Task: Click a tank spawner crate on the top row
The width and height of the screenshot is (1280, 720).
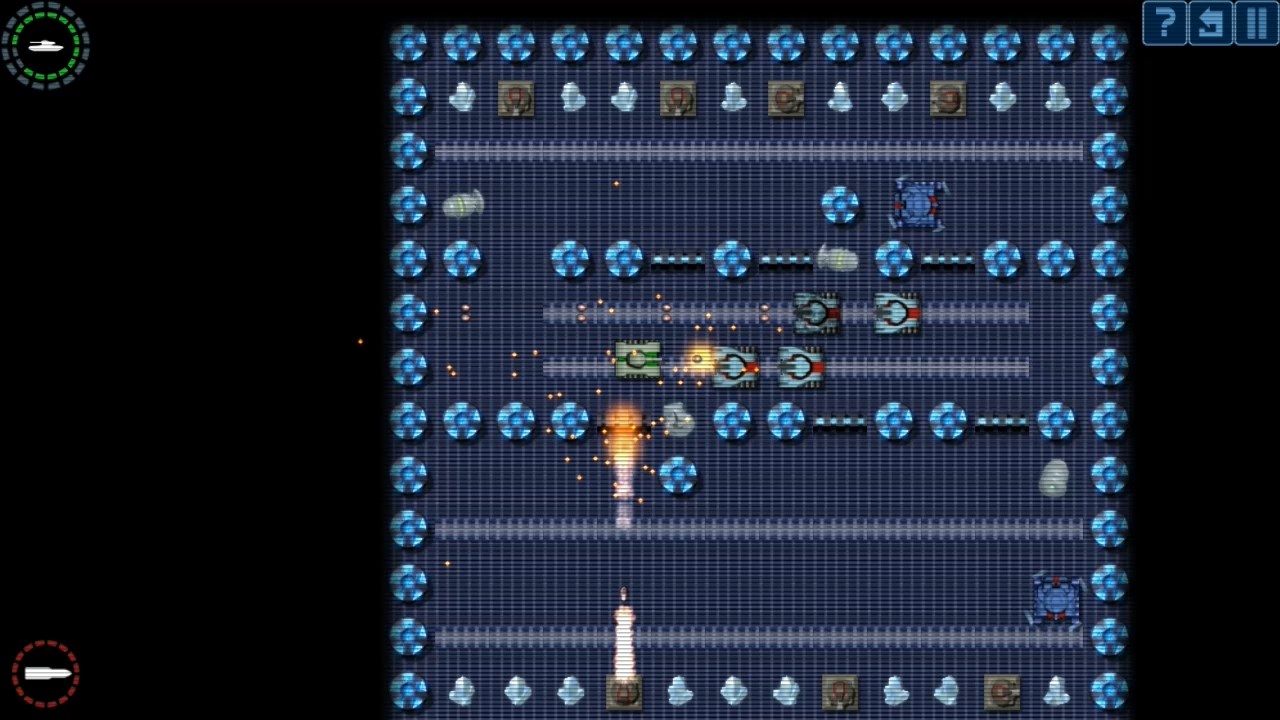Action: (516, 97)
